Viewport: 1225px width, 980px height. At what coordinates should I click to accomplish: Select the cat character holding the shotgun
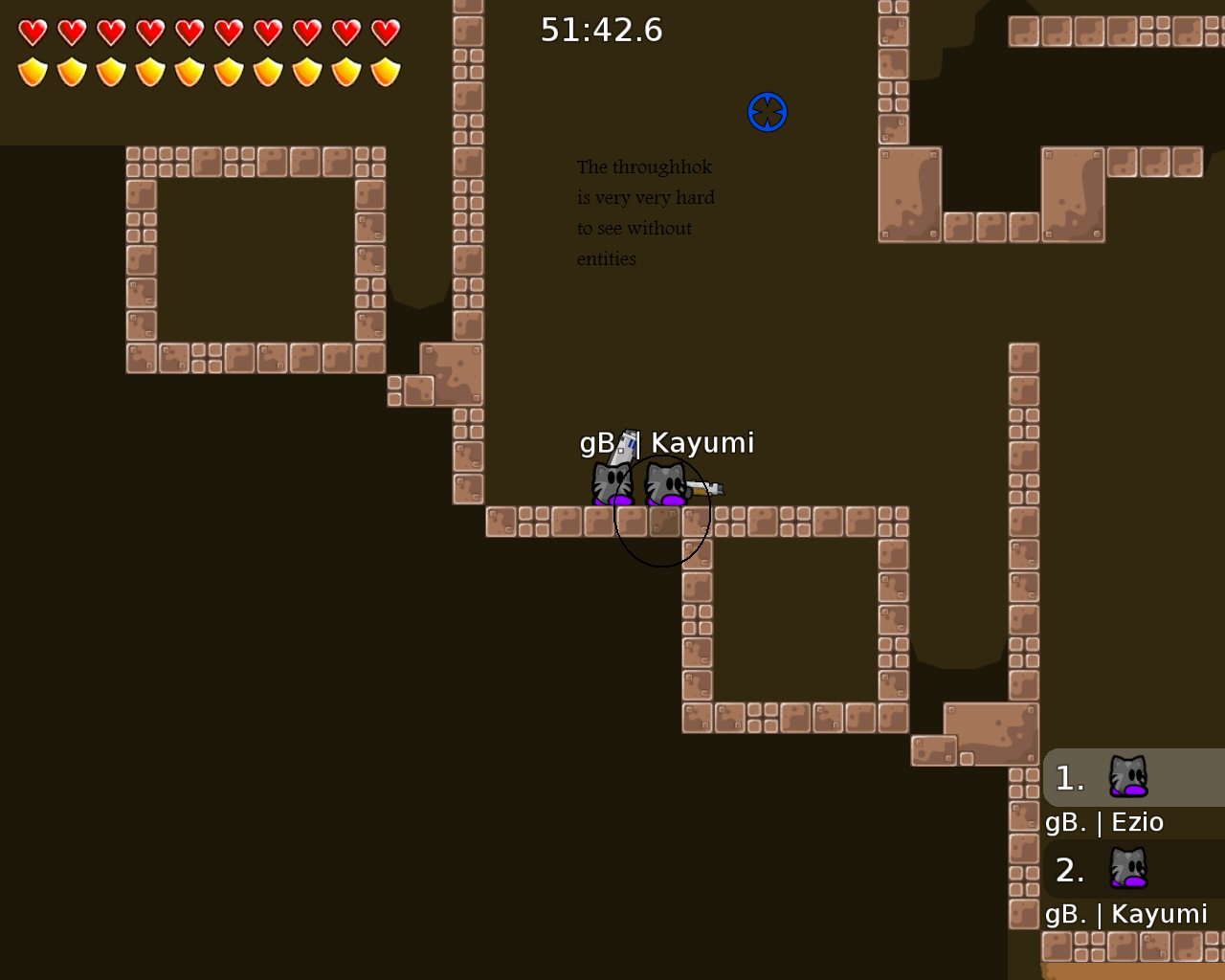click(666, 483)
